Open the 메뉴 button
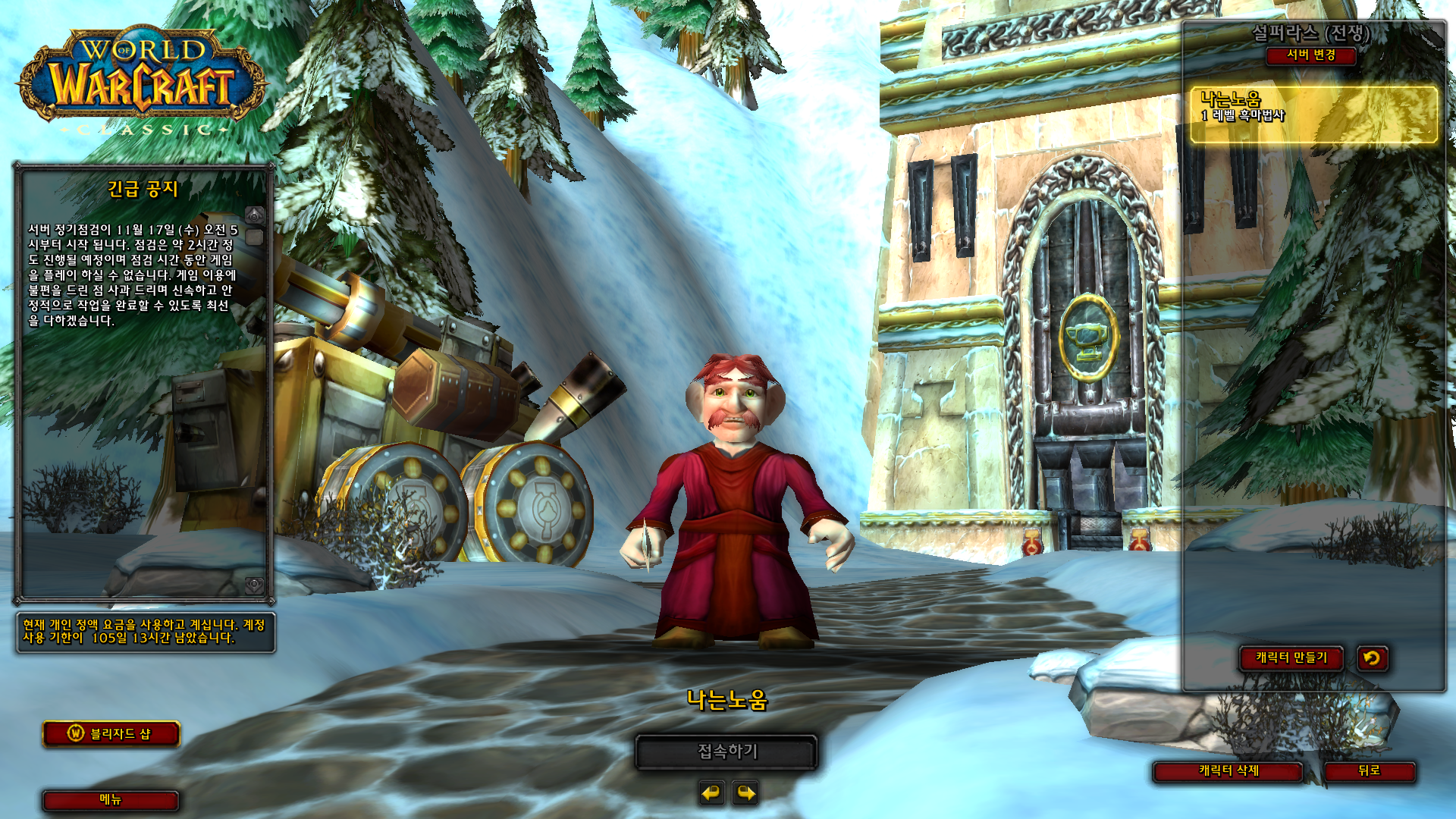Viewport: 1456px width, 819px height. tap(111, 800)
